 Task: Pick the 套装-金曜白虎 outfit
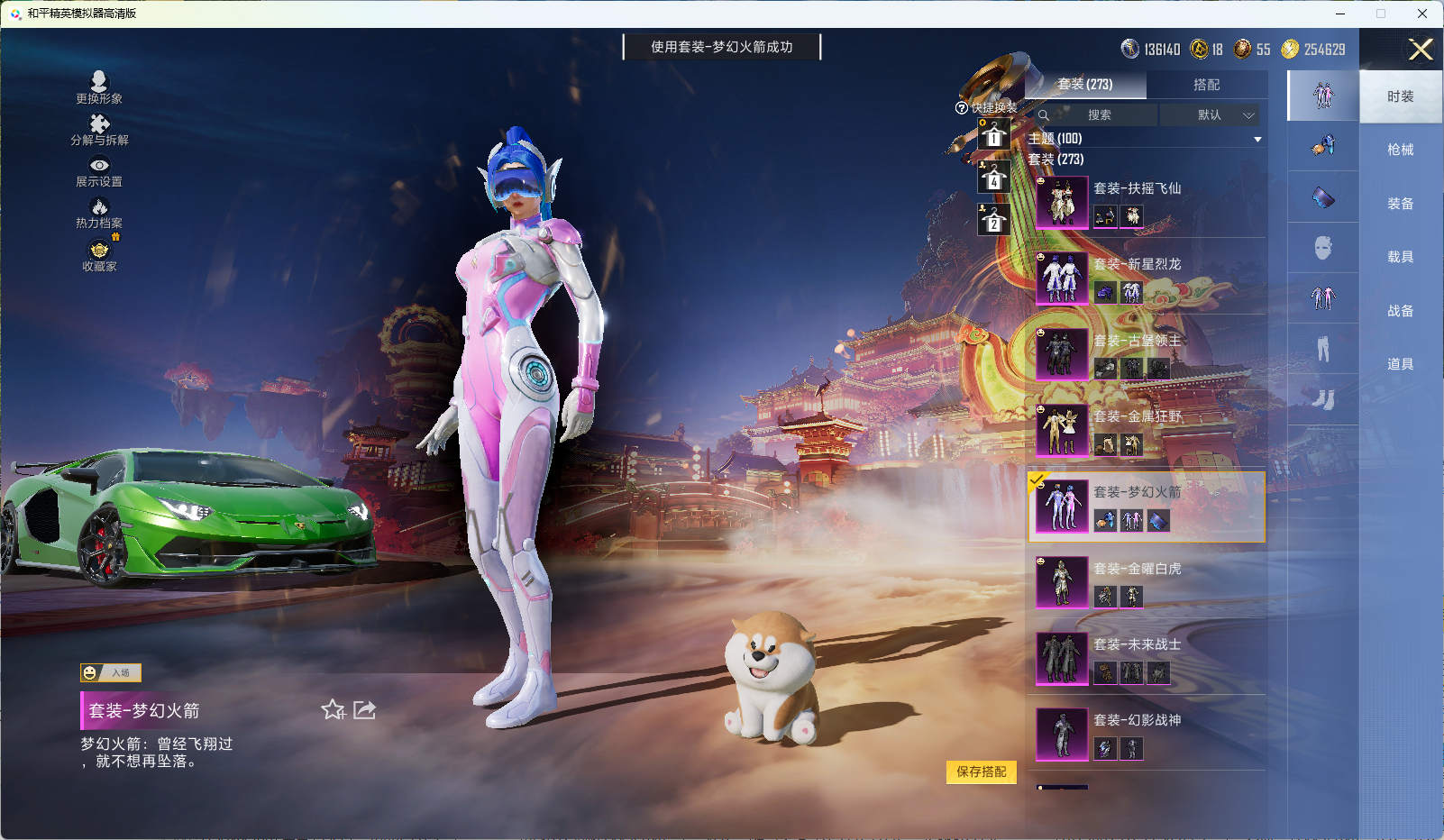point(1145,581)
